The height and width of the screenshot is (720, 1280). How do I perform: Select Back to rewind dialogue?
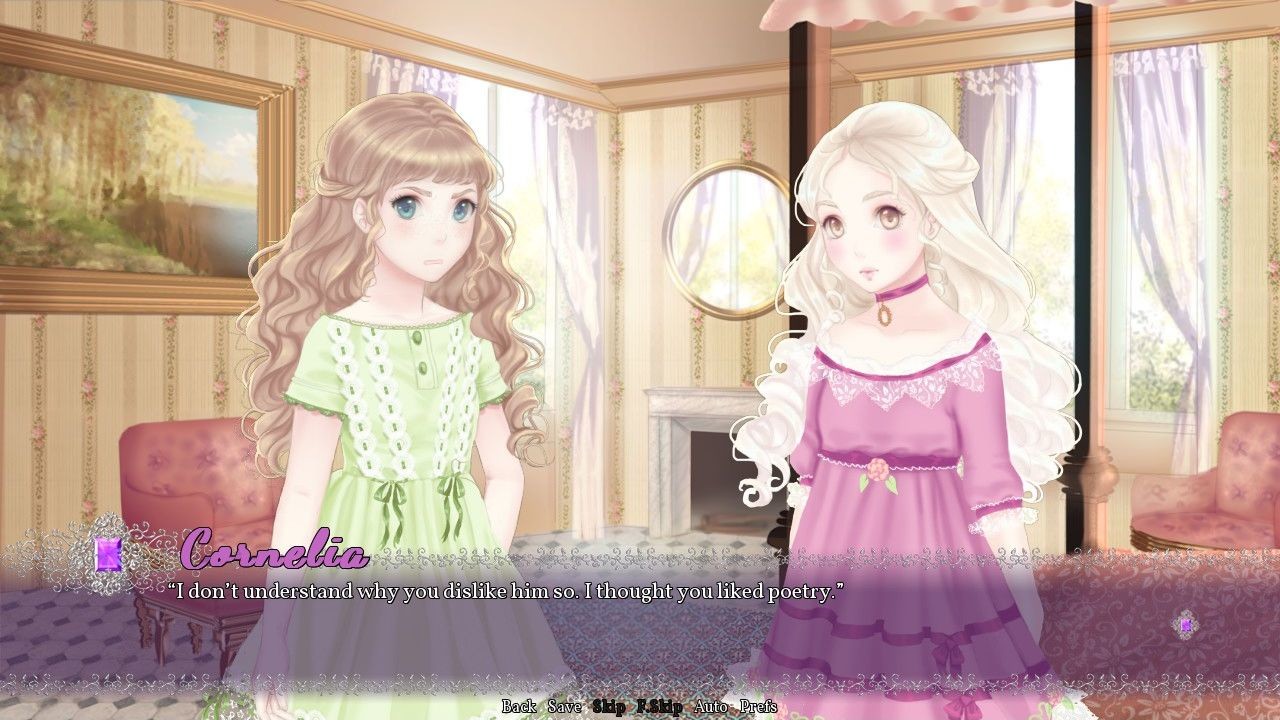pos(518,706)
